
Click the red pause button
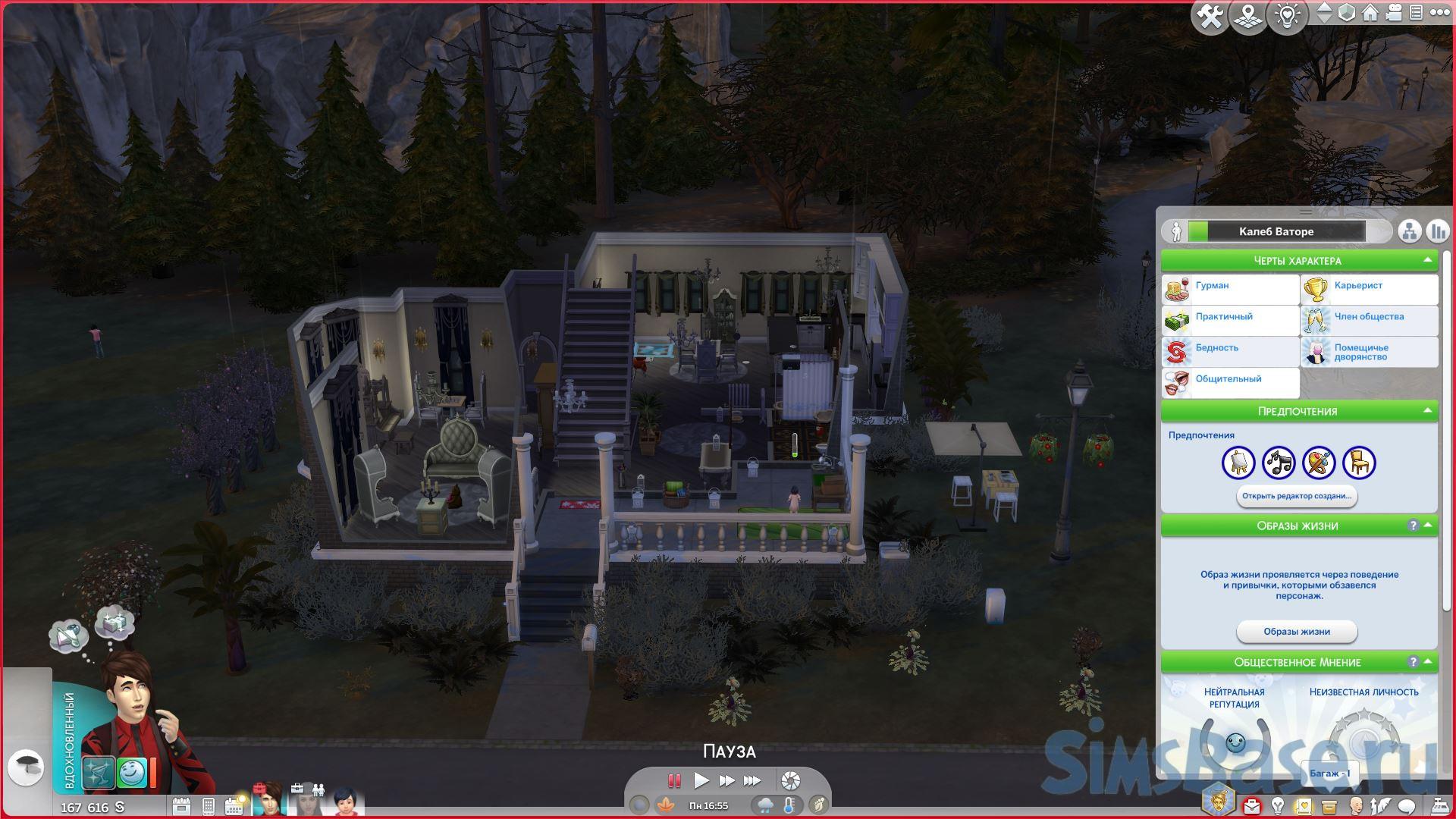[673, 780]
